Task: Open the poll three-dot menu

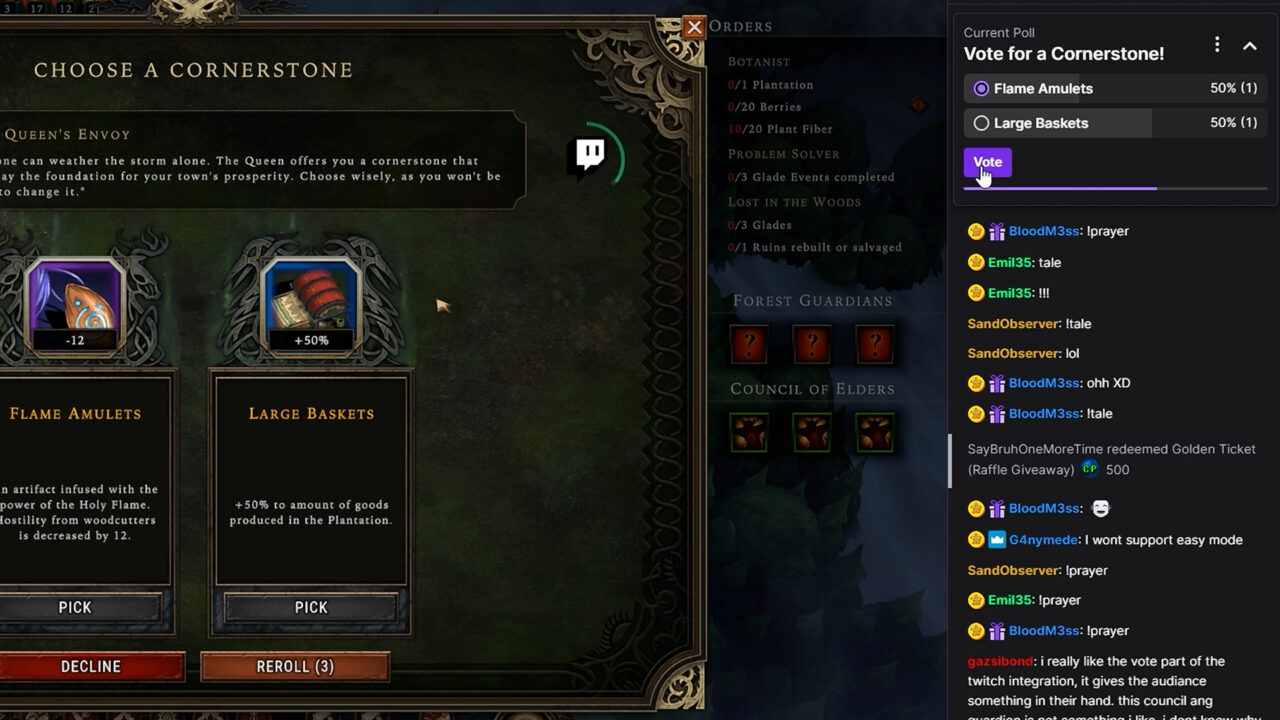Action: [x=1217, y=44]
